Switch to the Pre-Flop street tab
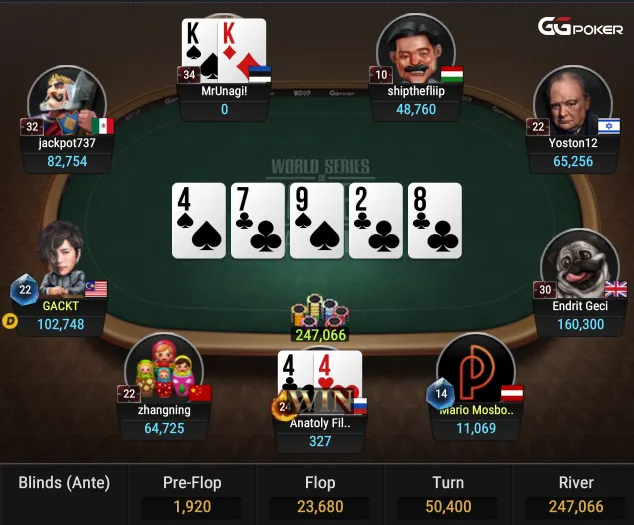The image size is (634, 525). [x=191, y=494]
